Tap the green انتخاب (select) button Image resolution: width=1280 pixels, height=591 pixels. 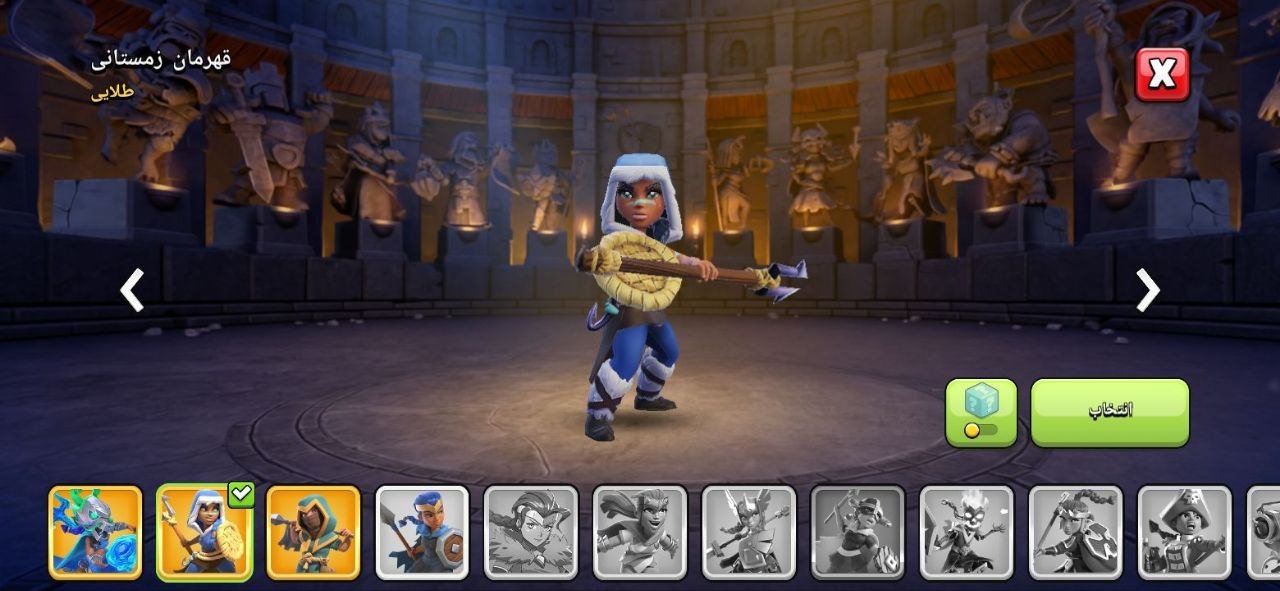pos(1109,412)
